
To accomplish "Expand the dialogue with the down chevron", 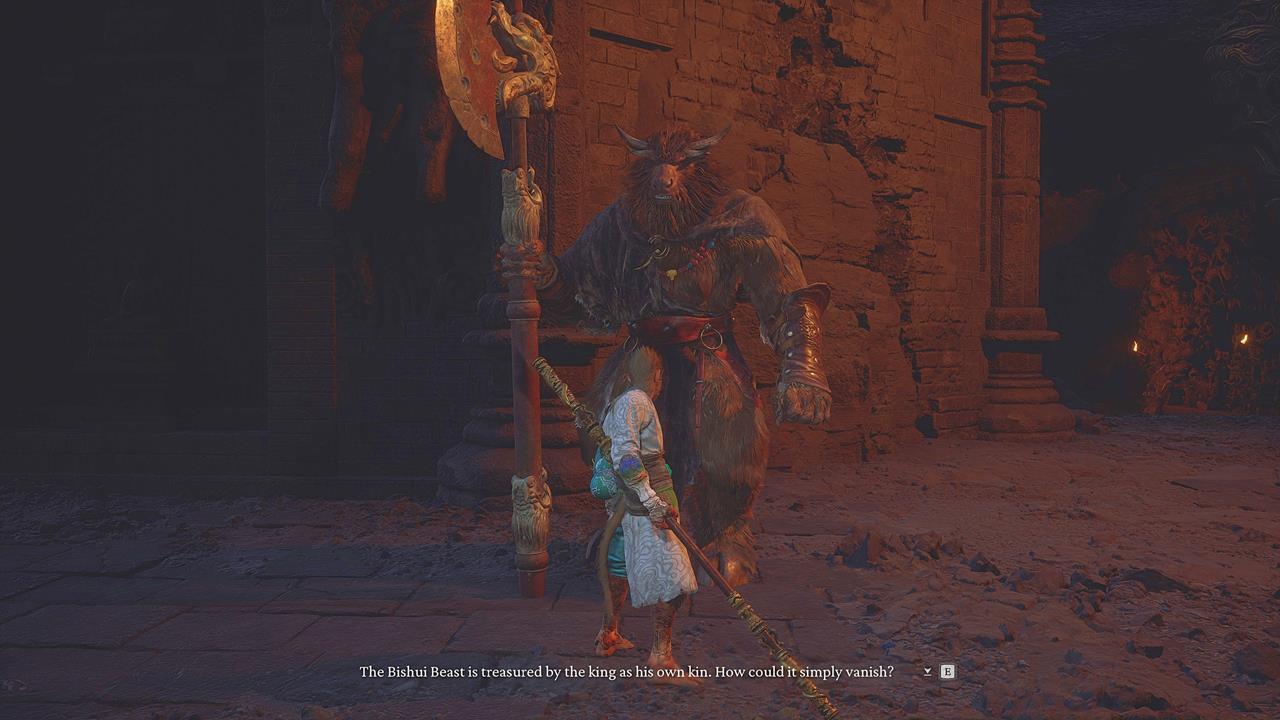I will click(x=928, y=672).
